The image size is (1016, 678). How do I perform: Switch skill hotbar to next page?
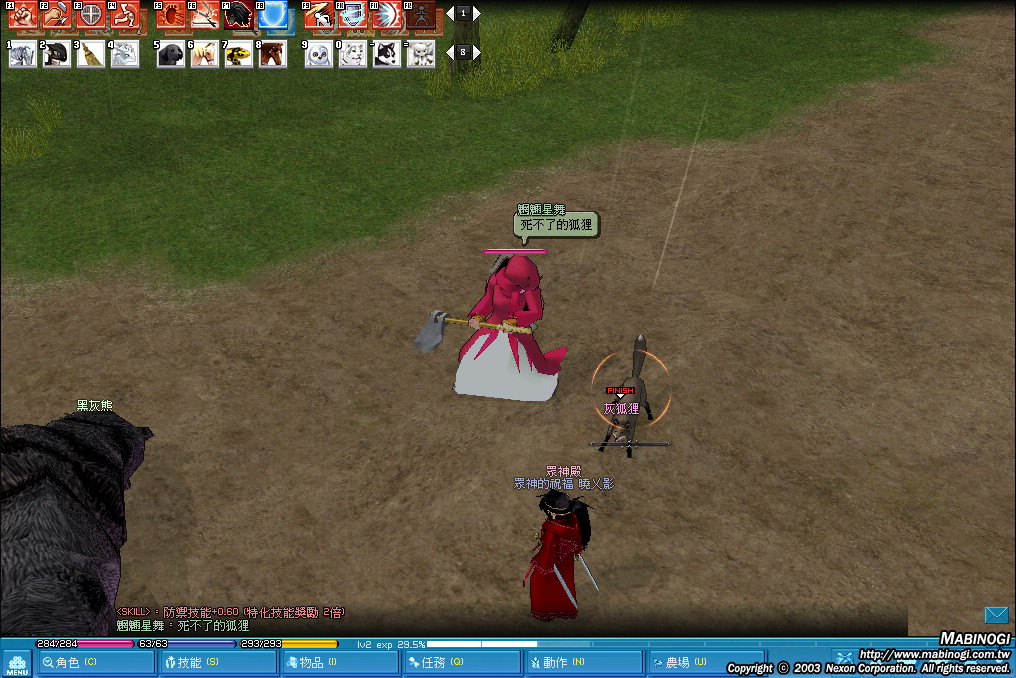tap(477, 13)
